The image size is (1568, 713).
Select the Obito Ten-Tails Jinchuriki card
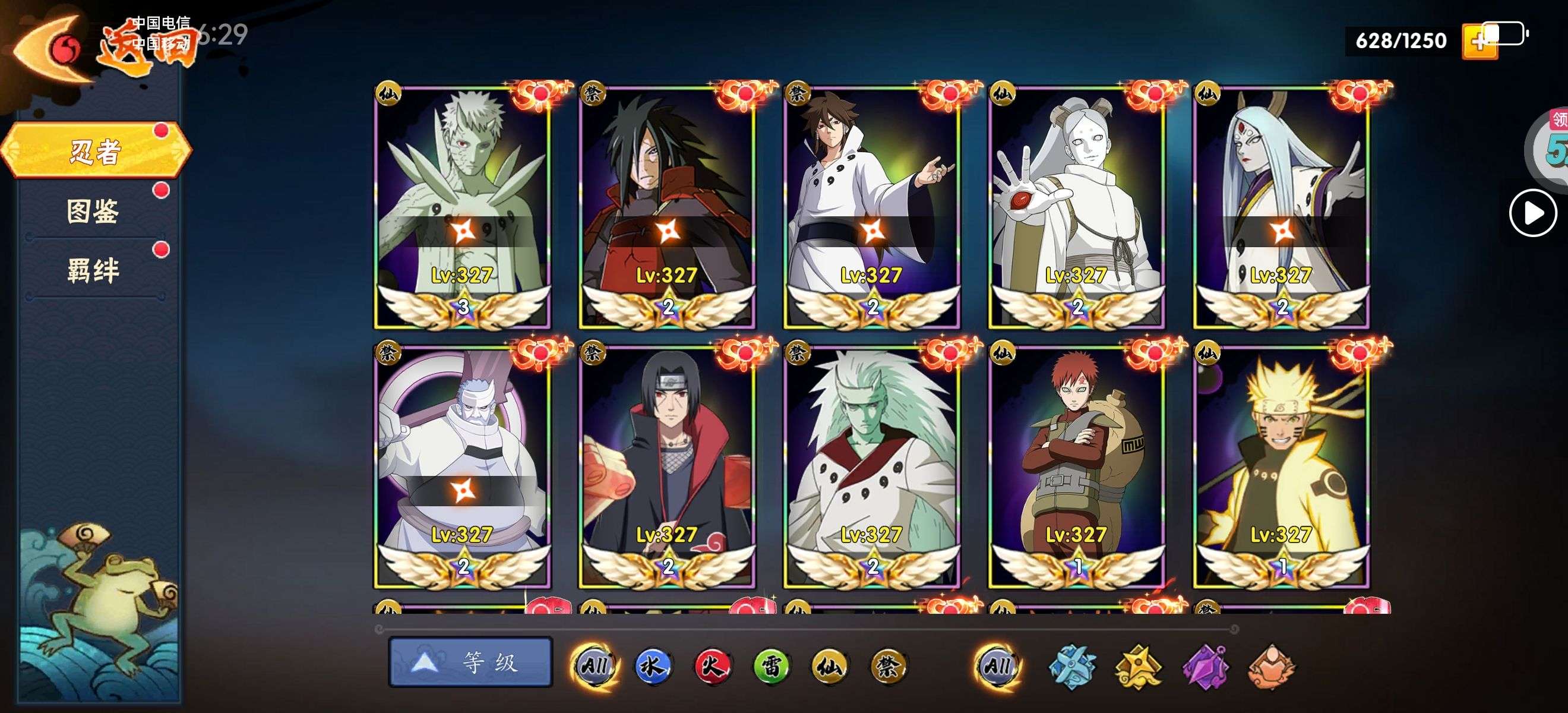click(462, 207)
